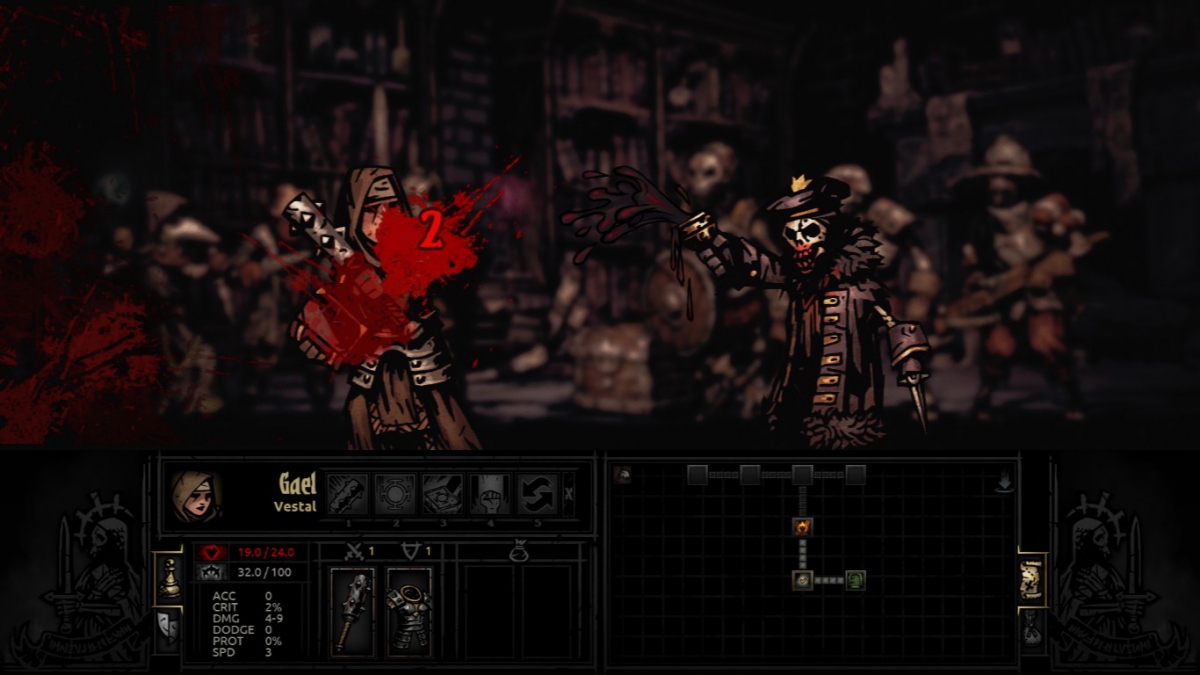This screenshot has height=675, width=1200.
Task: Switch to the chess pawn stats tab
Action: (169, 580)
